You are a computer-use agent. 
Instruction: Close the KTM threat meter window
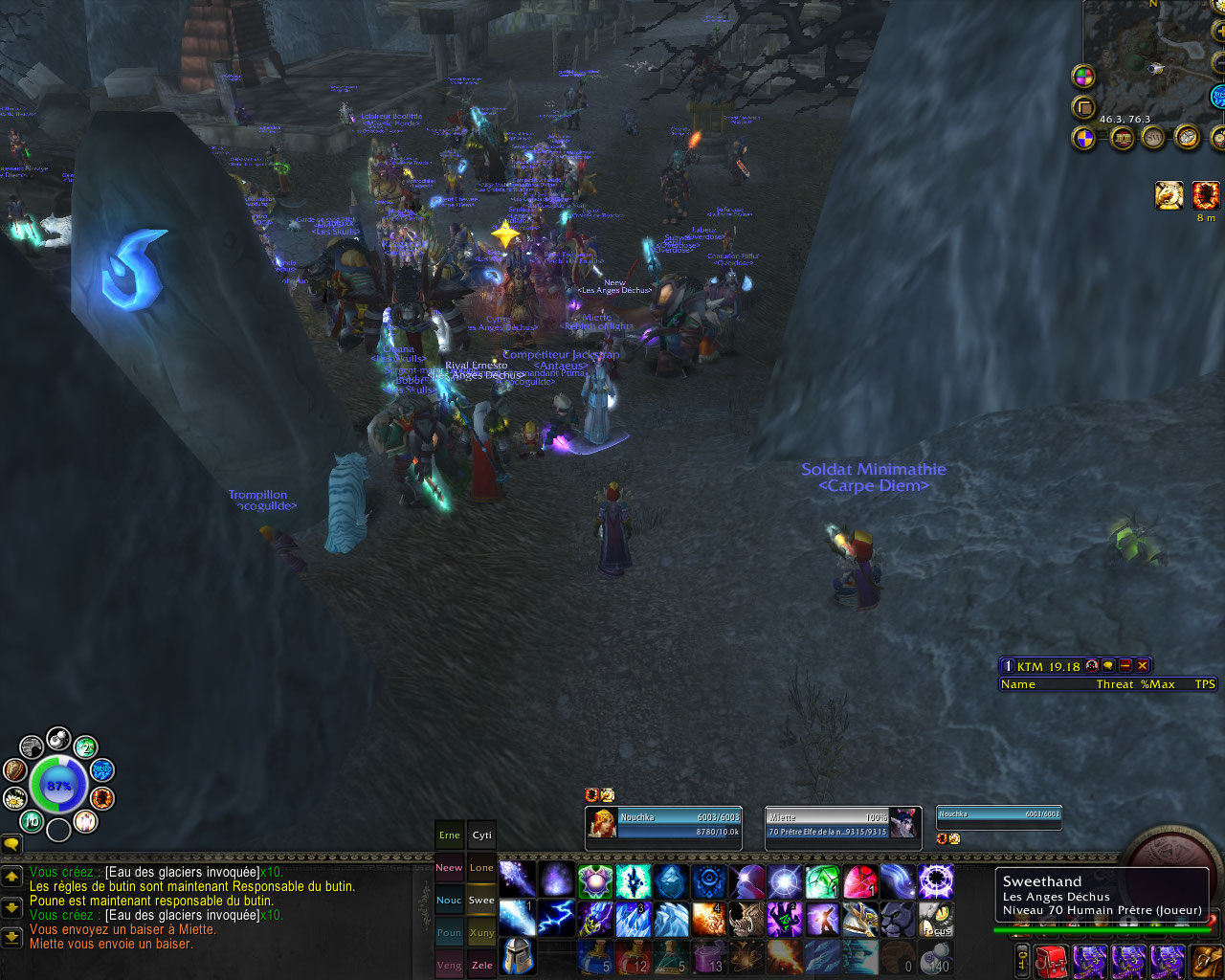click(x=1142, y=665)
